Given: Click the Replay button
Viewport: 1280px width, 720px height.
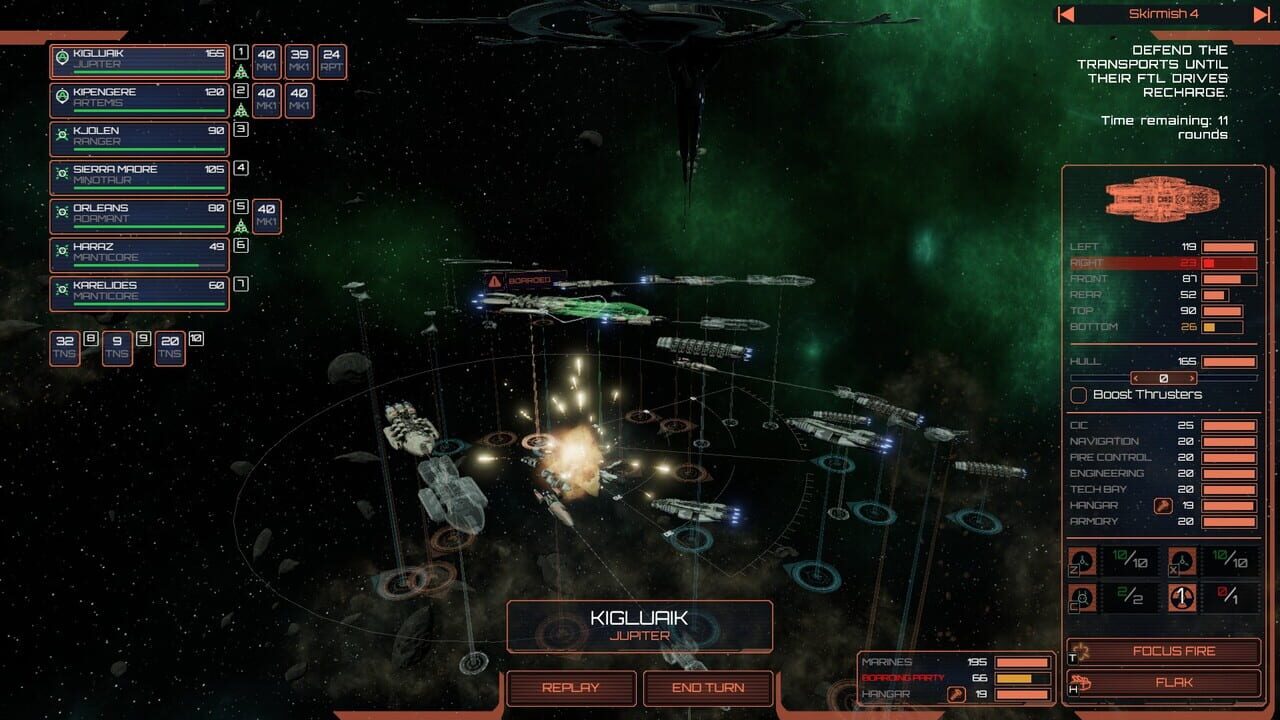Looking at the screenshot, I should point(571,688).
